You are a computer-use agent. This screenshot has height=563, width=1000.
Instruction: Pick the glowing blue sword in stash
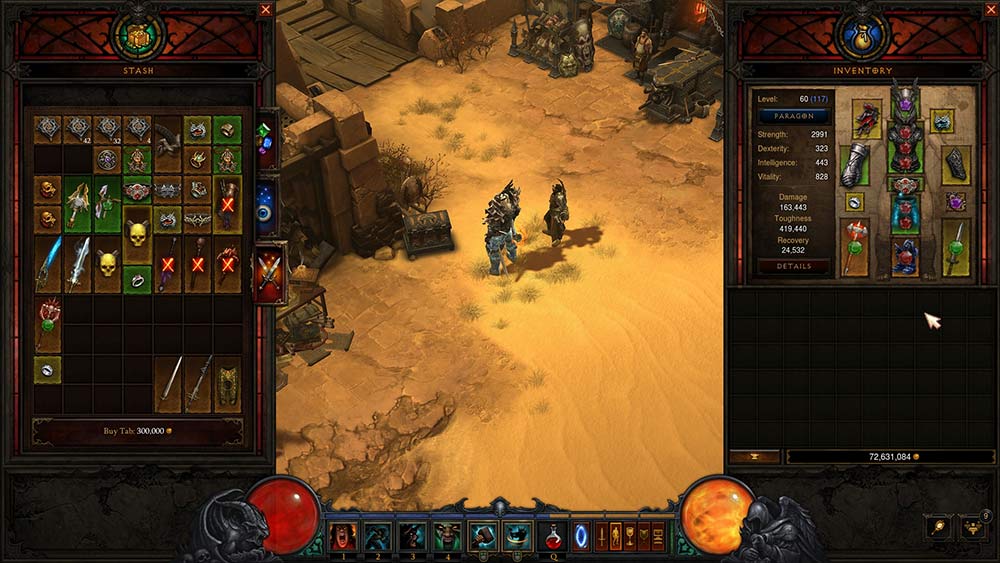48,265
